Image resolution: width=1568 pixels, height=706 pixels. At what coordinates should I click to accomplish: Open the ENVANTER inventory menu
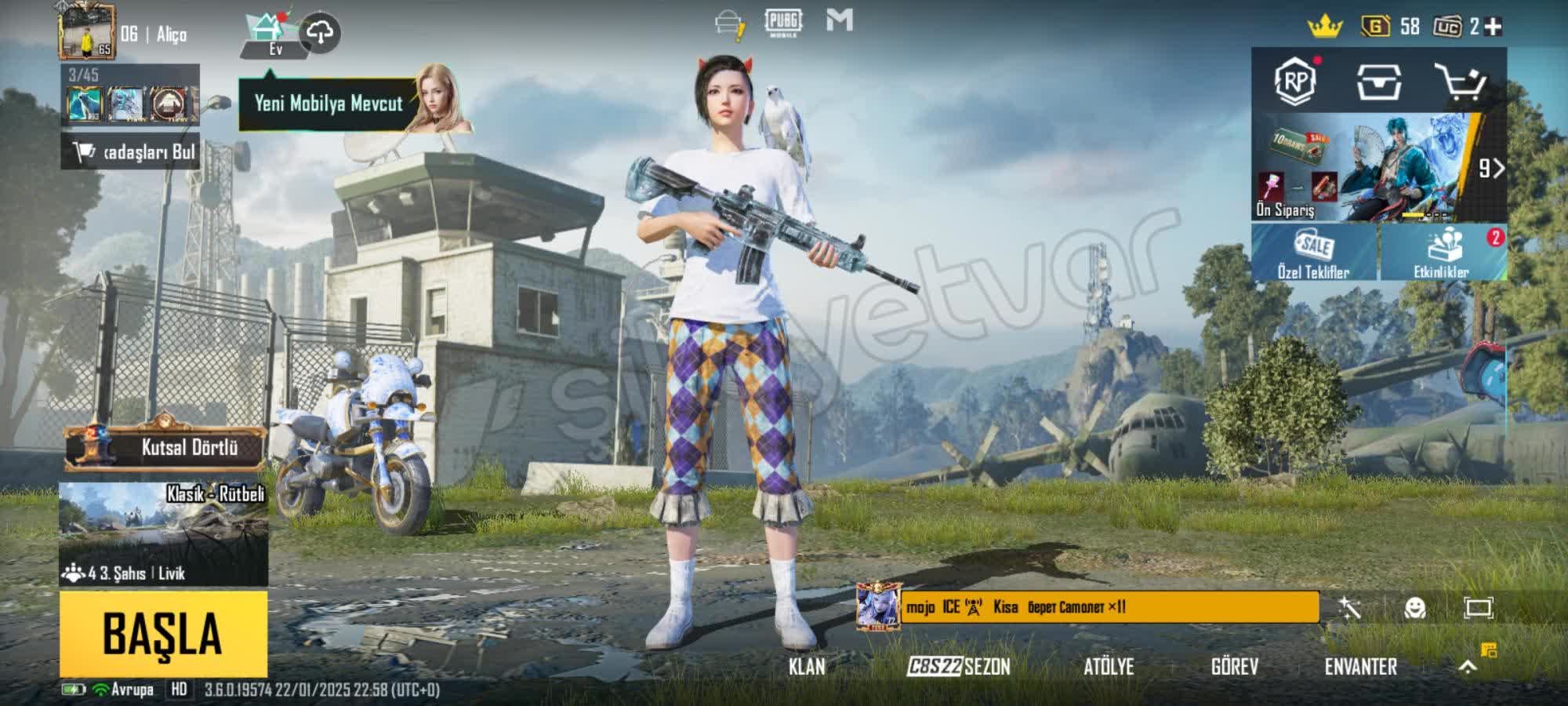pos(1361,667)
